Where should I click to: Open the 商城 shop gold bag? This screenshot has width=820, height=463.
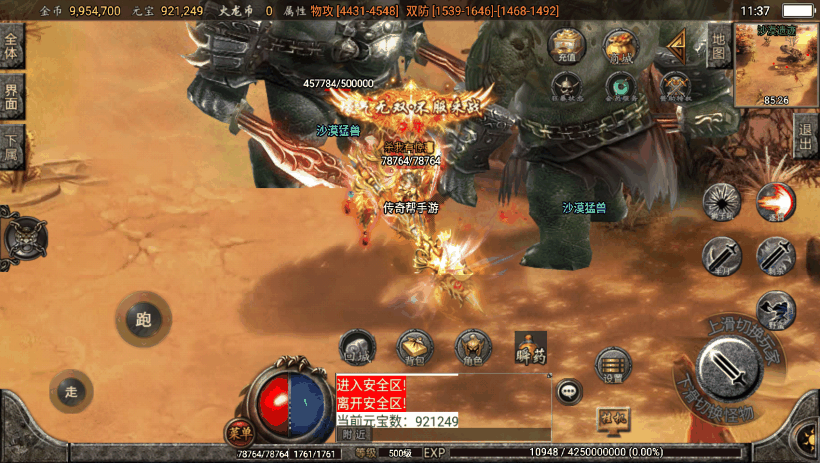pyautogui.click(x=620, y=47)
